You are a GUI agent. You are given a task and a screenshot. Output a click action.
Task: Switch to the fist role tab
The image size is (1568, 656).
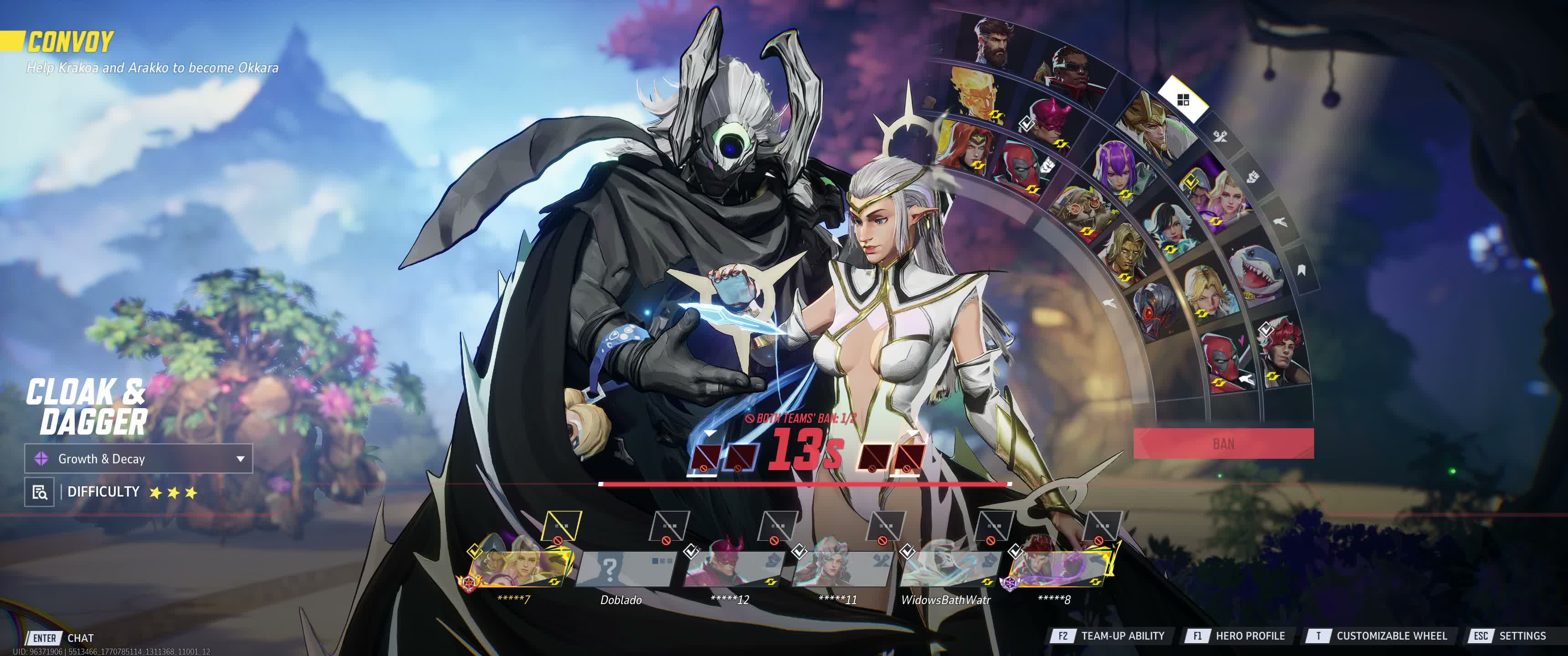coord(1252,177)
